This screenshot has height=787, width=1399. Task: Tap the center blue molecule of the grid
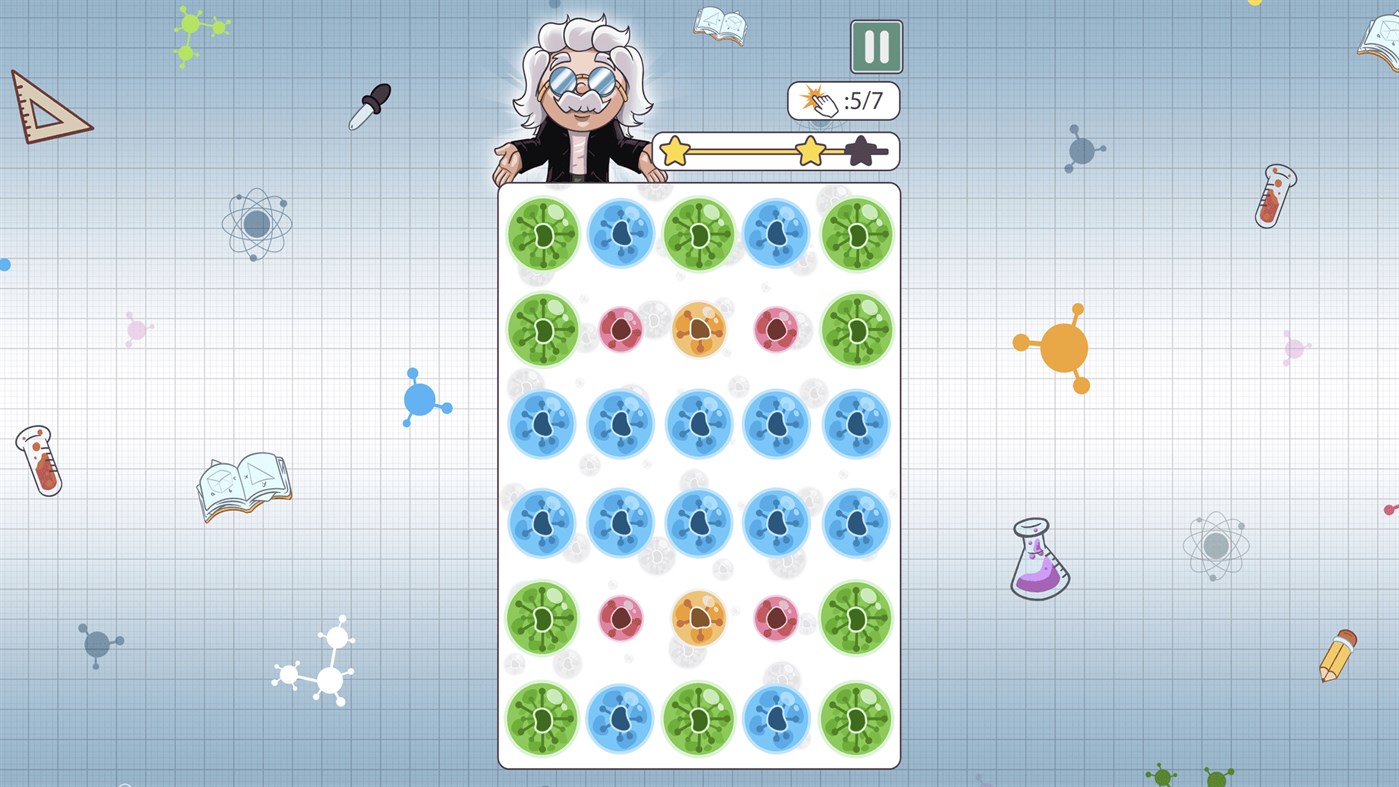click(x=698, y=424)
